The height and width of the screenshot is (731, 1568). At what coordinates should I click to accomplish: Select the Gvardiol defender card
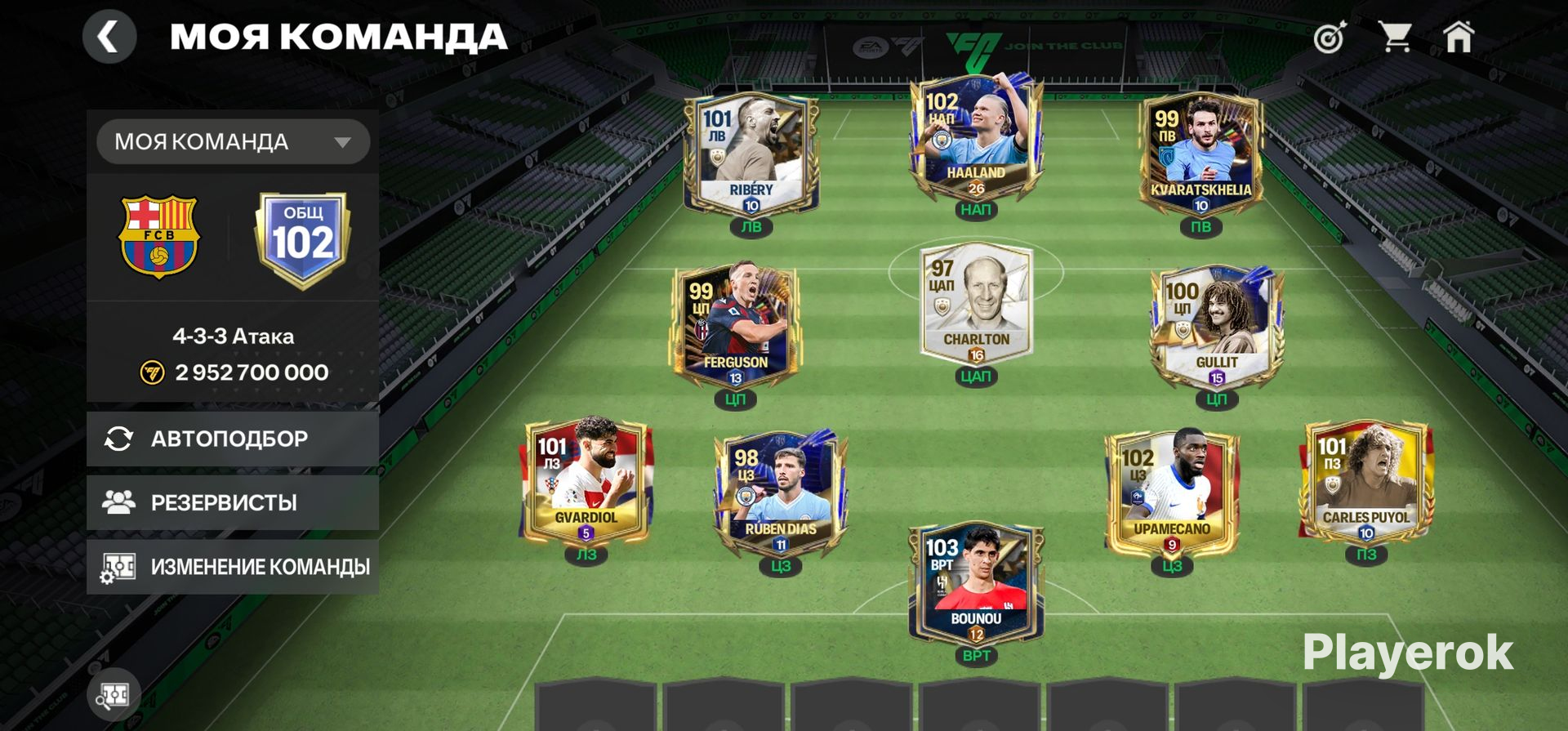pyautogui.click(x=586, y=484)
